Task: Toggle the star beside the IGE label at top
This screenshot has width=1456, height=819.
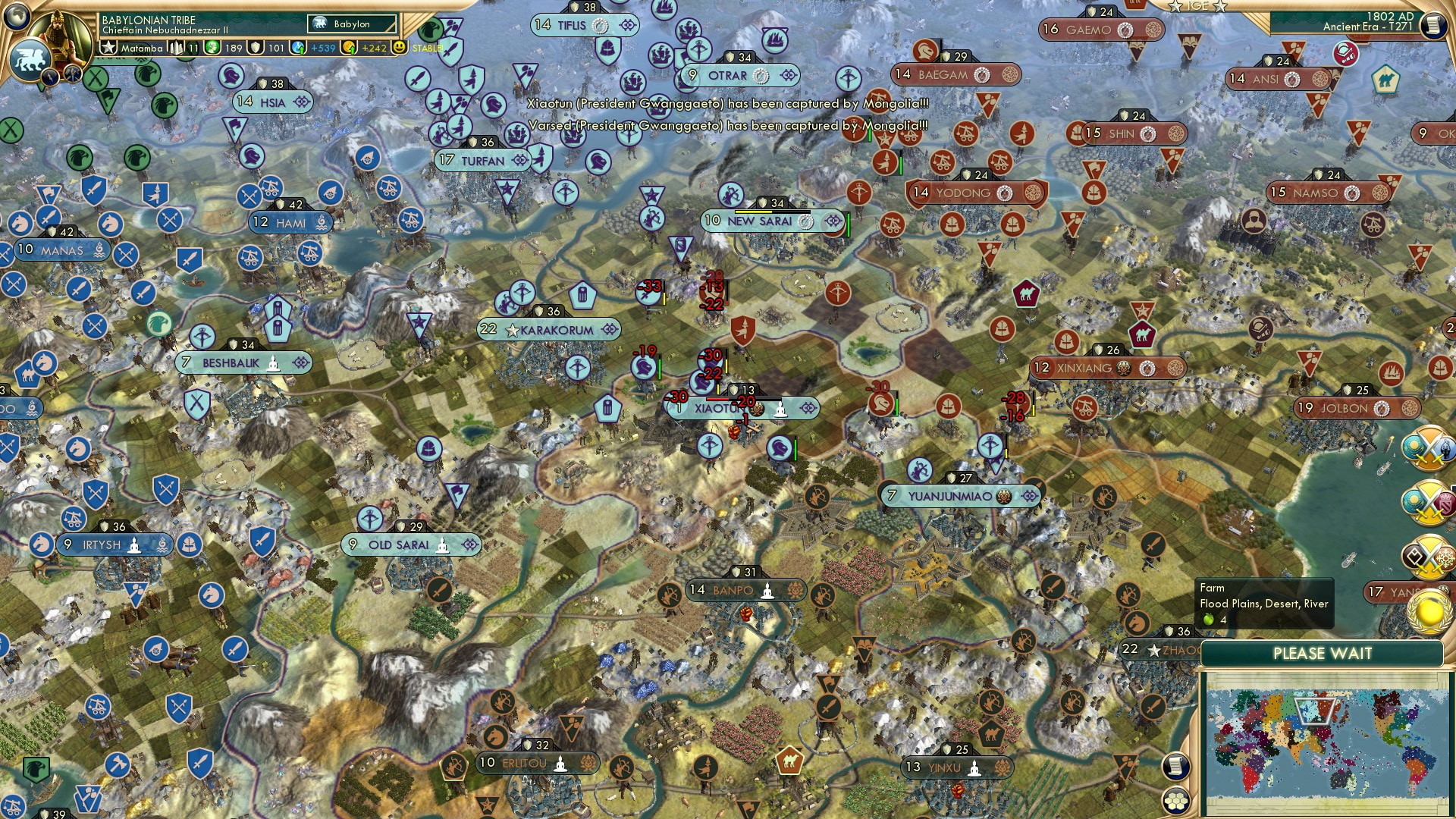Action: point(1175,8)
